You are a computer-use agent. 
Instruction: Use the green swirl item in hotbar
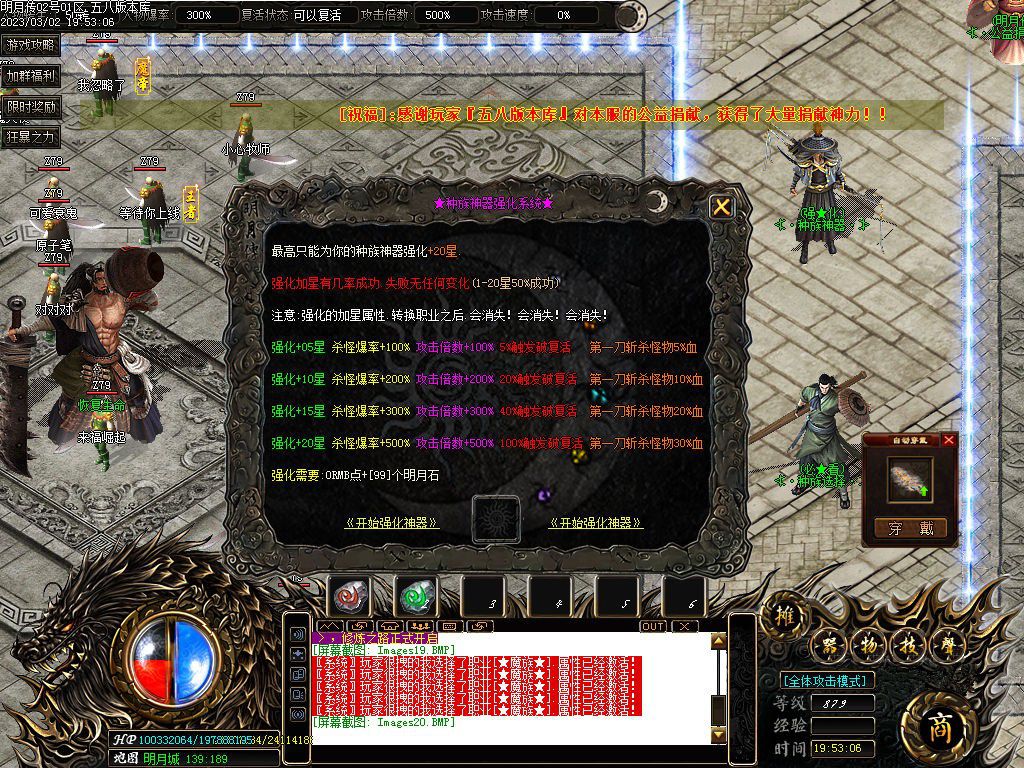(x=416, y=597)
